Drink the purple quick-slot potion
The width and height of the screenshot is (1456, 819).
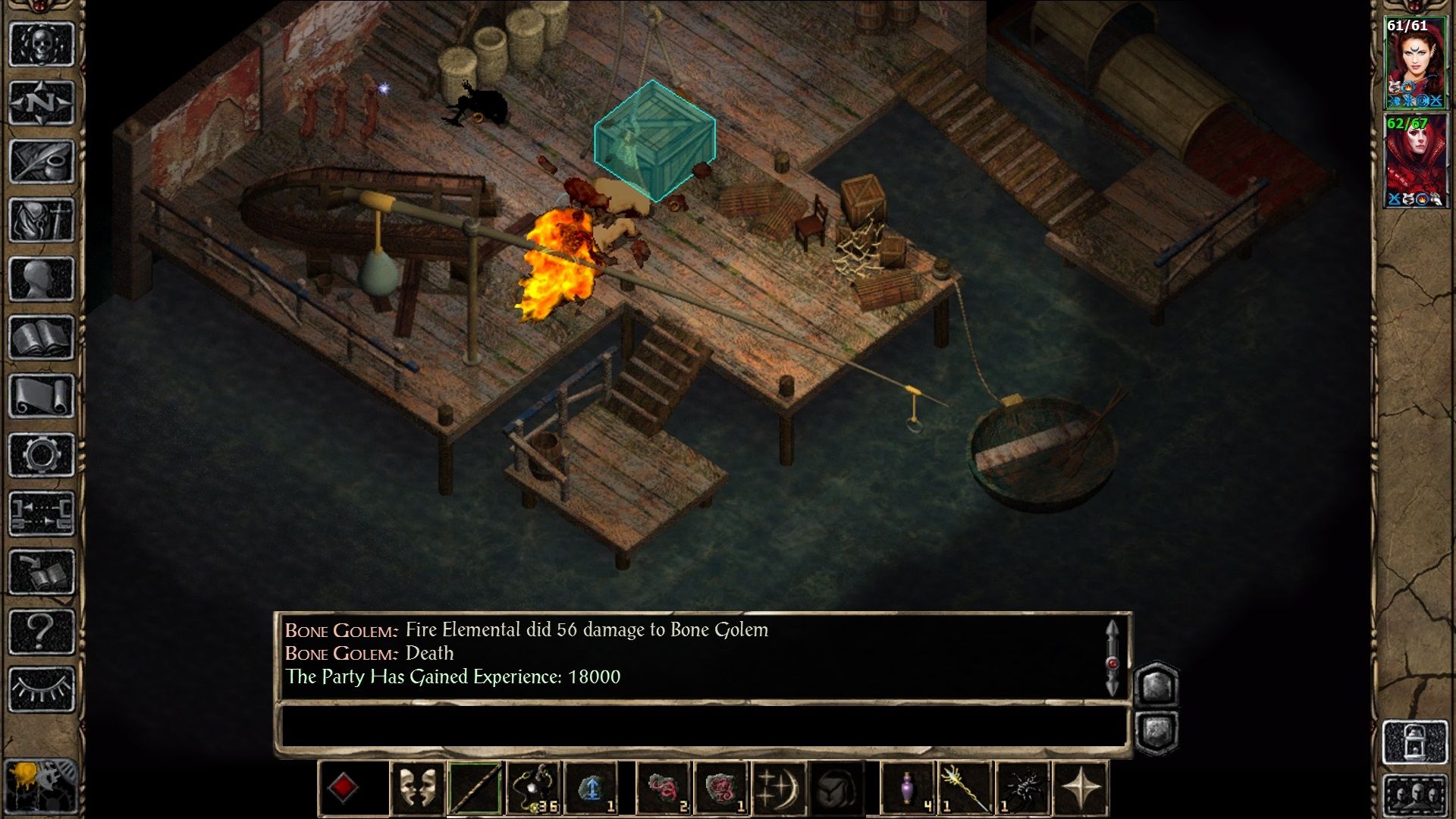[907, 789]
